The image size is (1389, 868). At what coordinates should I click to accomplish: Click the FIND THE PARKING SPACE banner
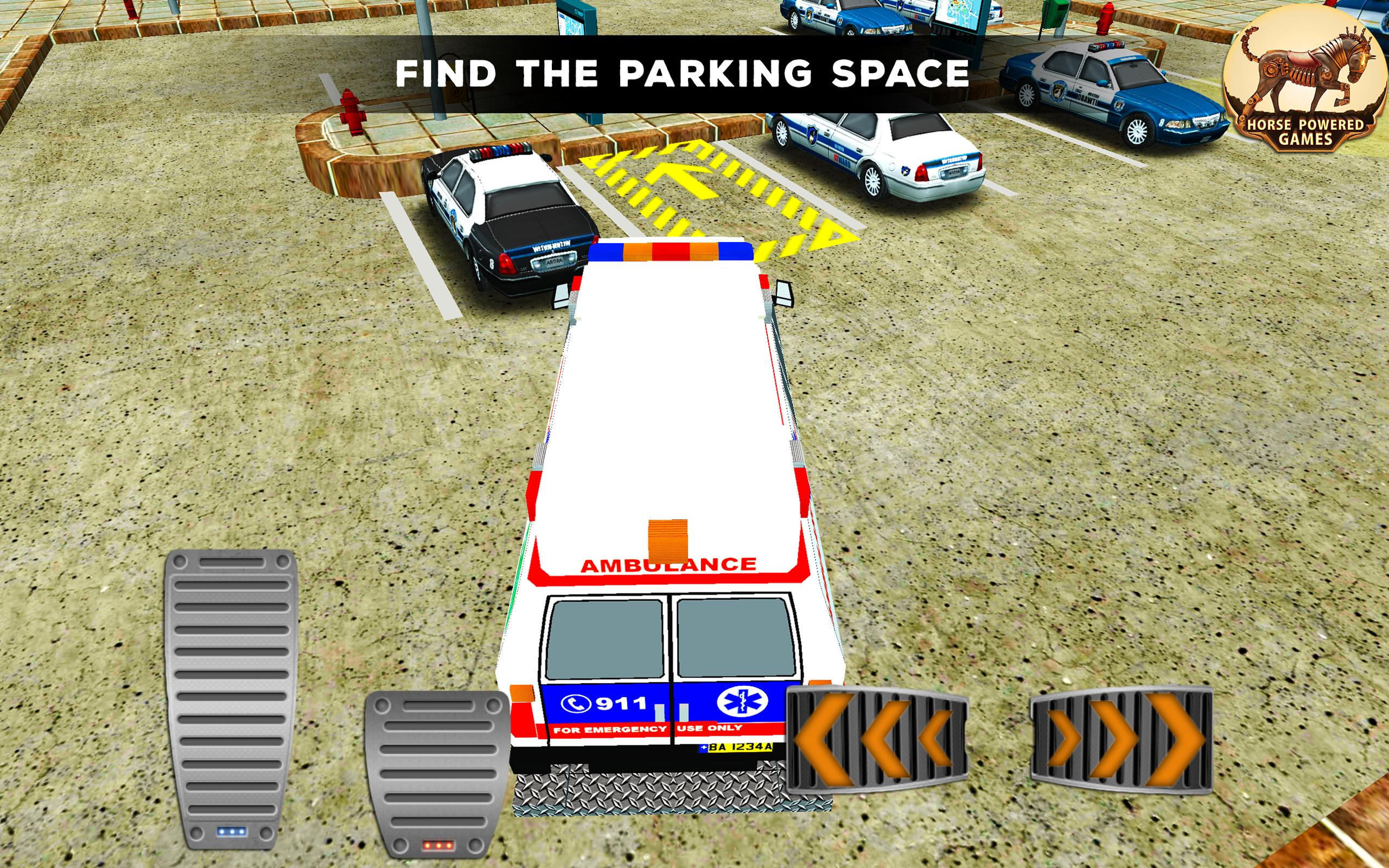coord(683,73)
